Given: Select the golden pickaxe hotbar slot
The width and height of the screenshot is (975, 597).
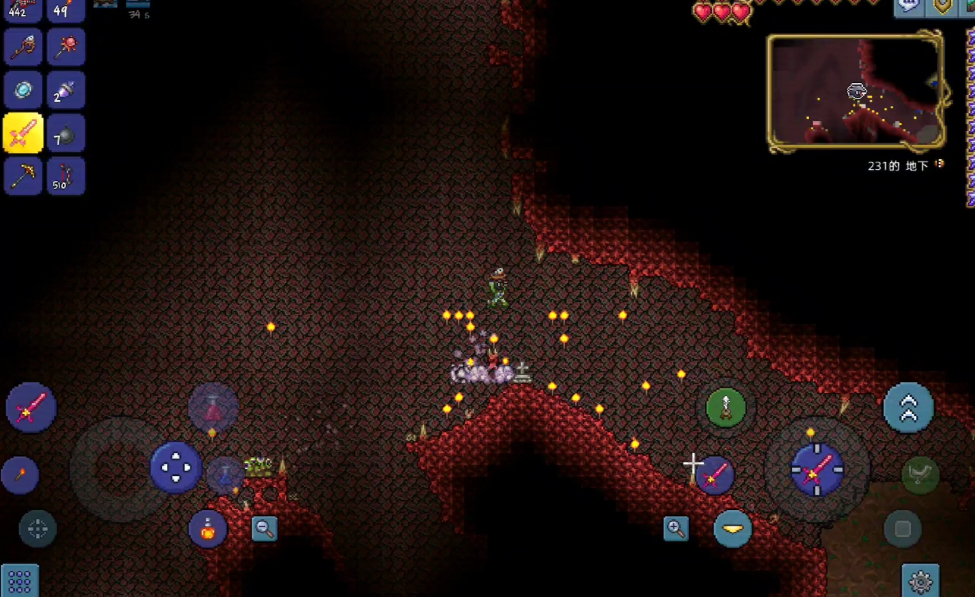Looking at the screenshot, I should coord(23,176).
